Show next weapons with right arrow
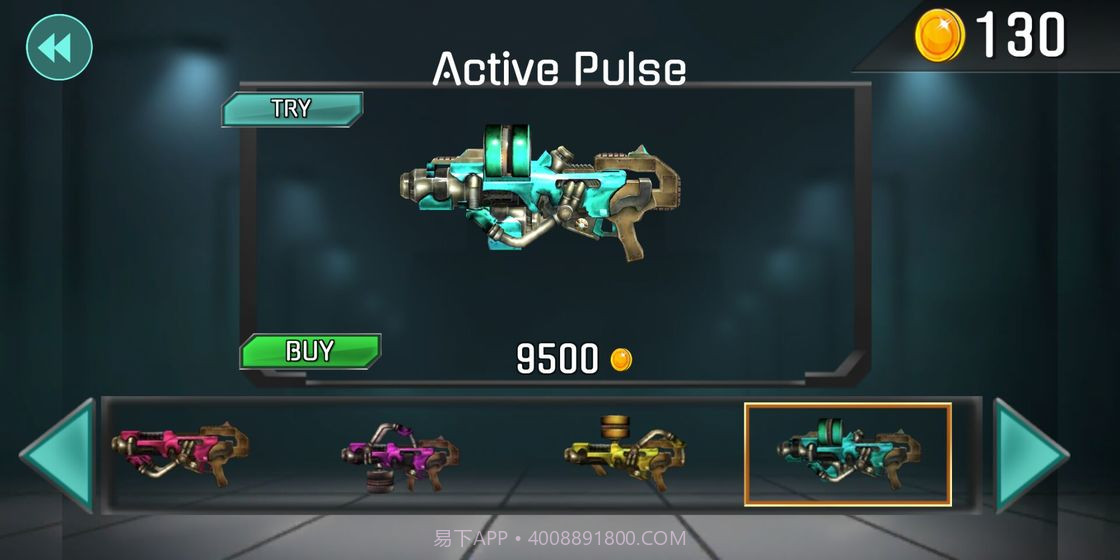The width and height of the screenshot is (1120, 560). [x=1029, y=456]
